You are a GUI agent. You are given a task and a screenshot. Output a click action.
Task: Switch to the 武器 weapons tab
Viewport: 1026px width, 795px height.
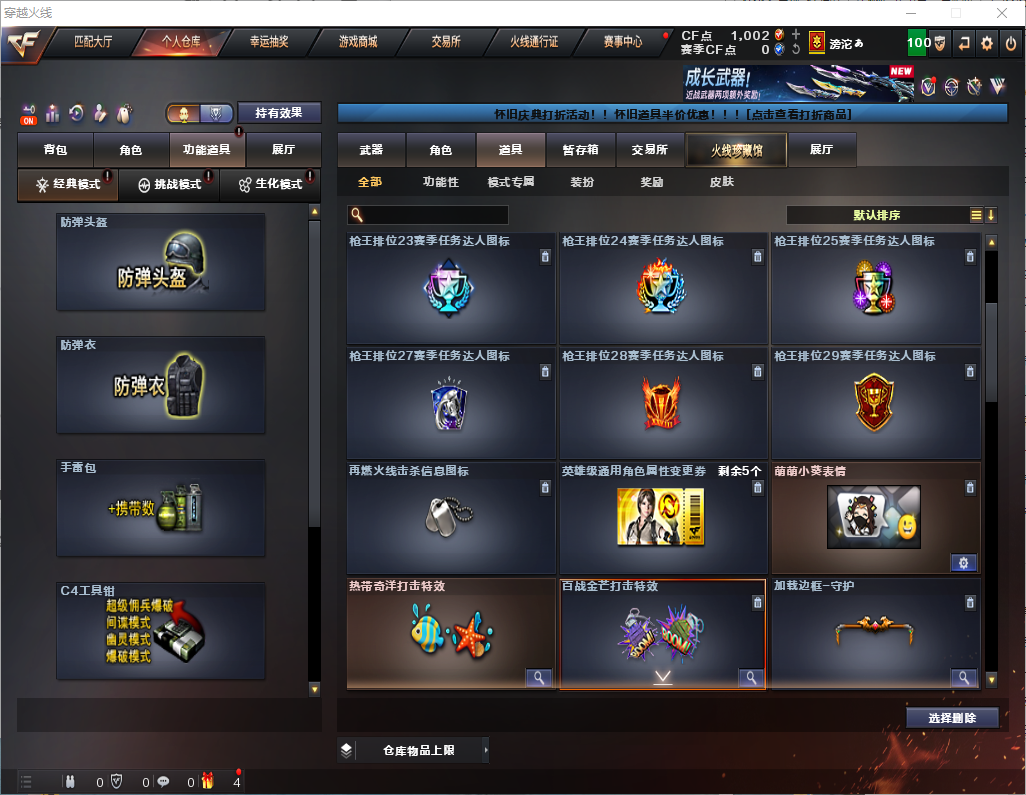tap(371, 150)
